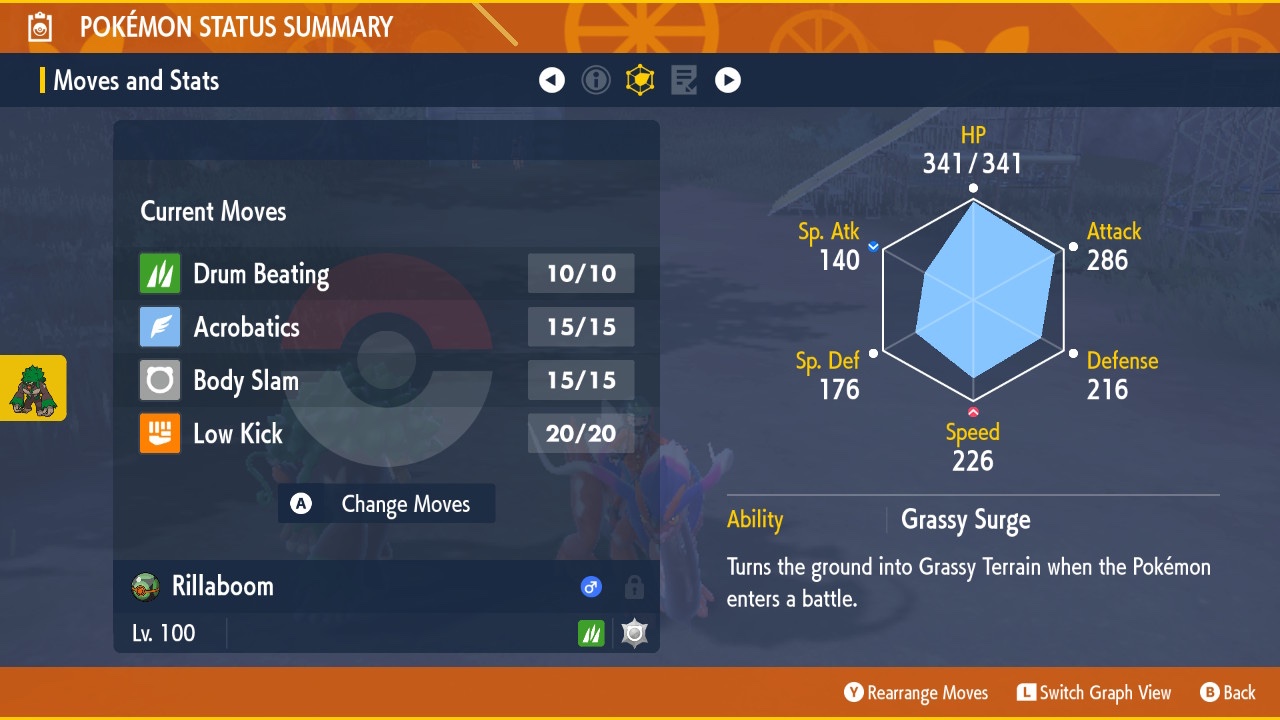Select the Drum Beating move
1280x720 pixels.
[x=386, y=274]
